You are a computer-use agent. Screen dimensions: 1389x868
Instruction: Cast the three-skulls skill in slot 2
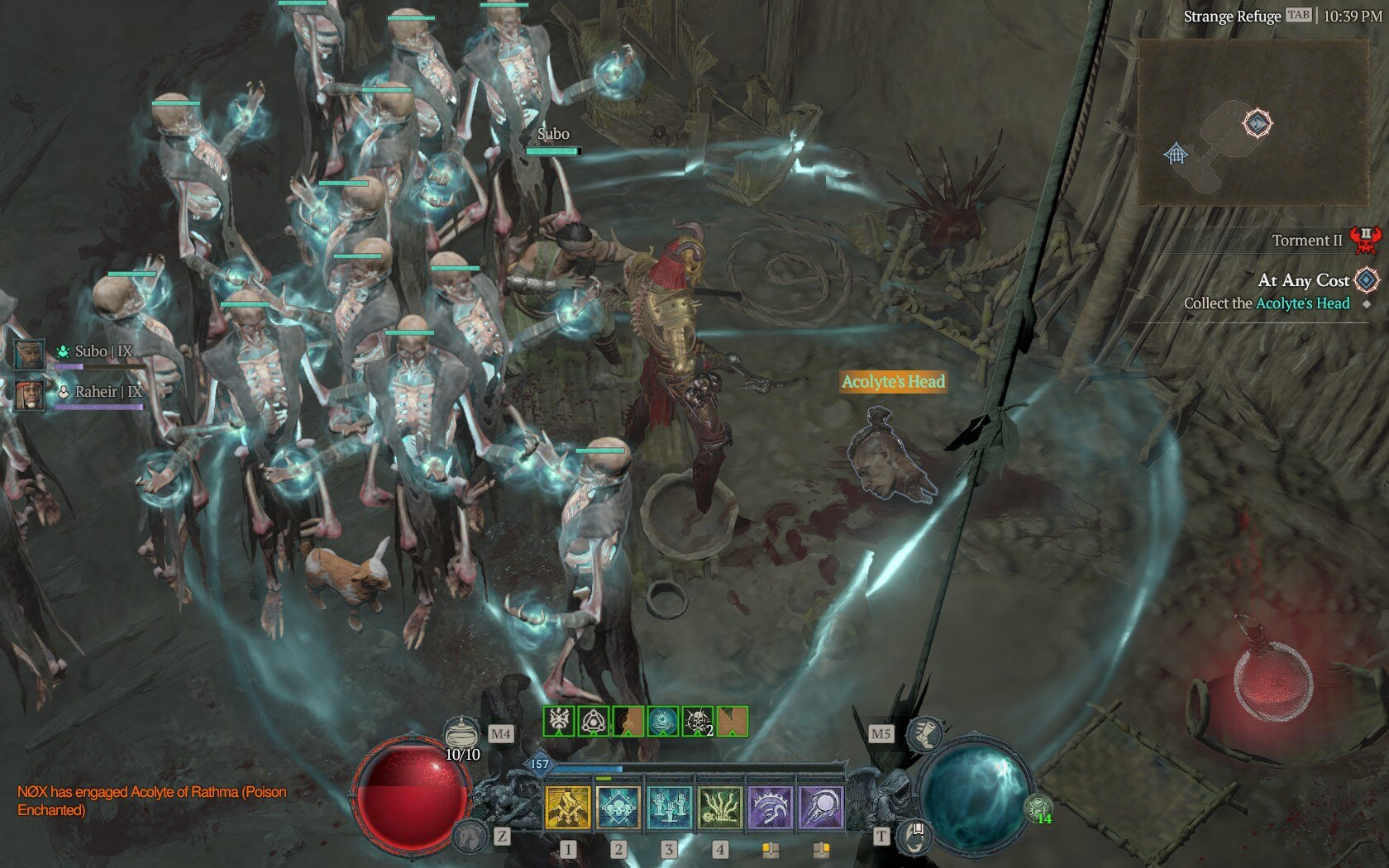618,807
